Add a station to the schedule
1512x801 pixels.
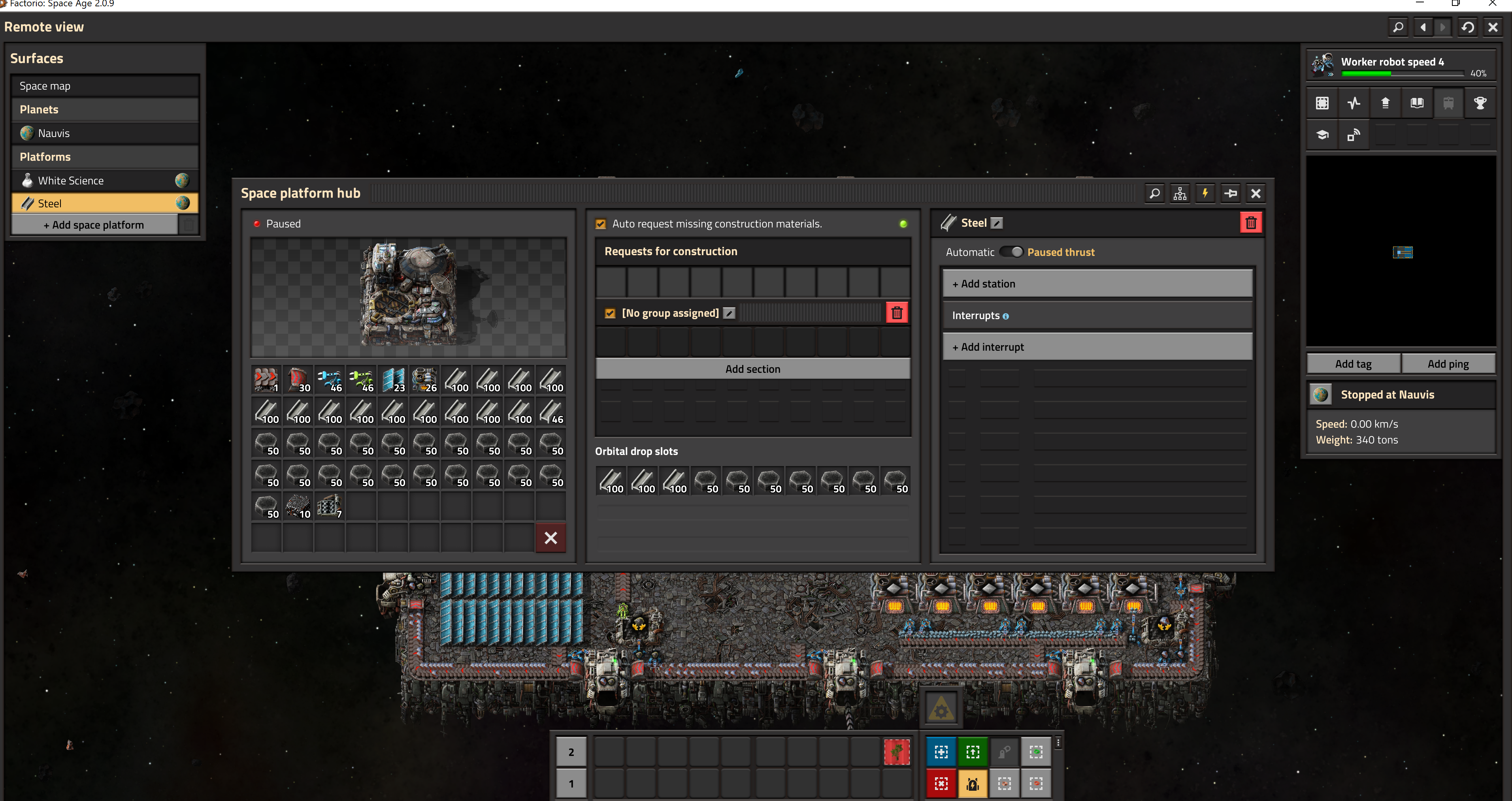(1096, 284)
